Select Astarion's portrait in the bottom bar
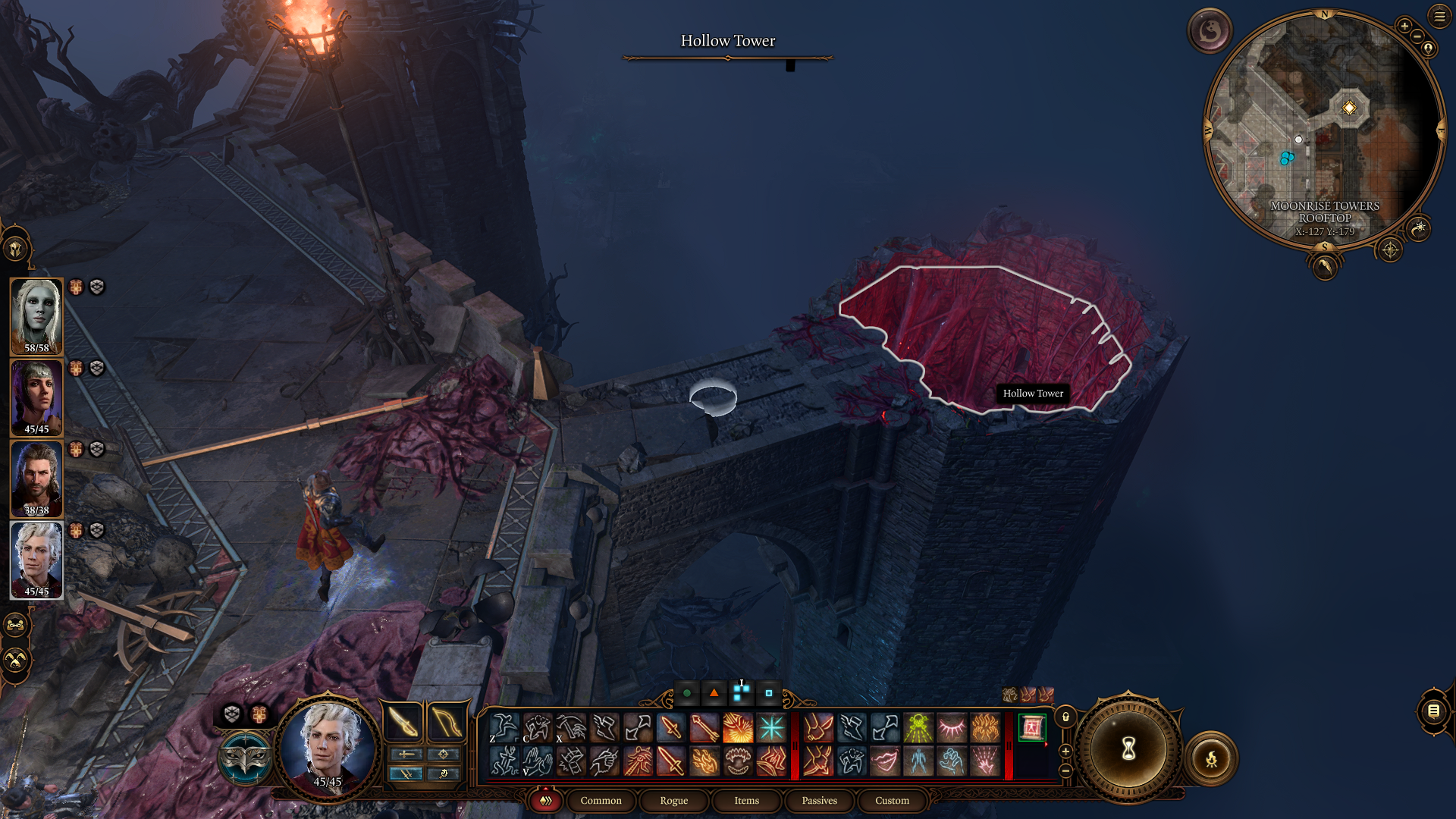The height and width of the screenshot is (819, 1456). 328,747
